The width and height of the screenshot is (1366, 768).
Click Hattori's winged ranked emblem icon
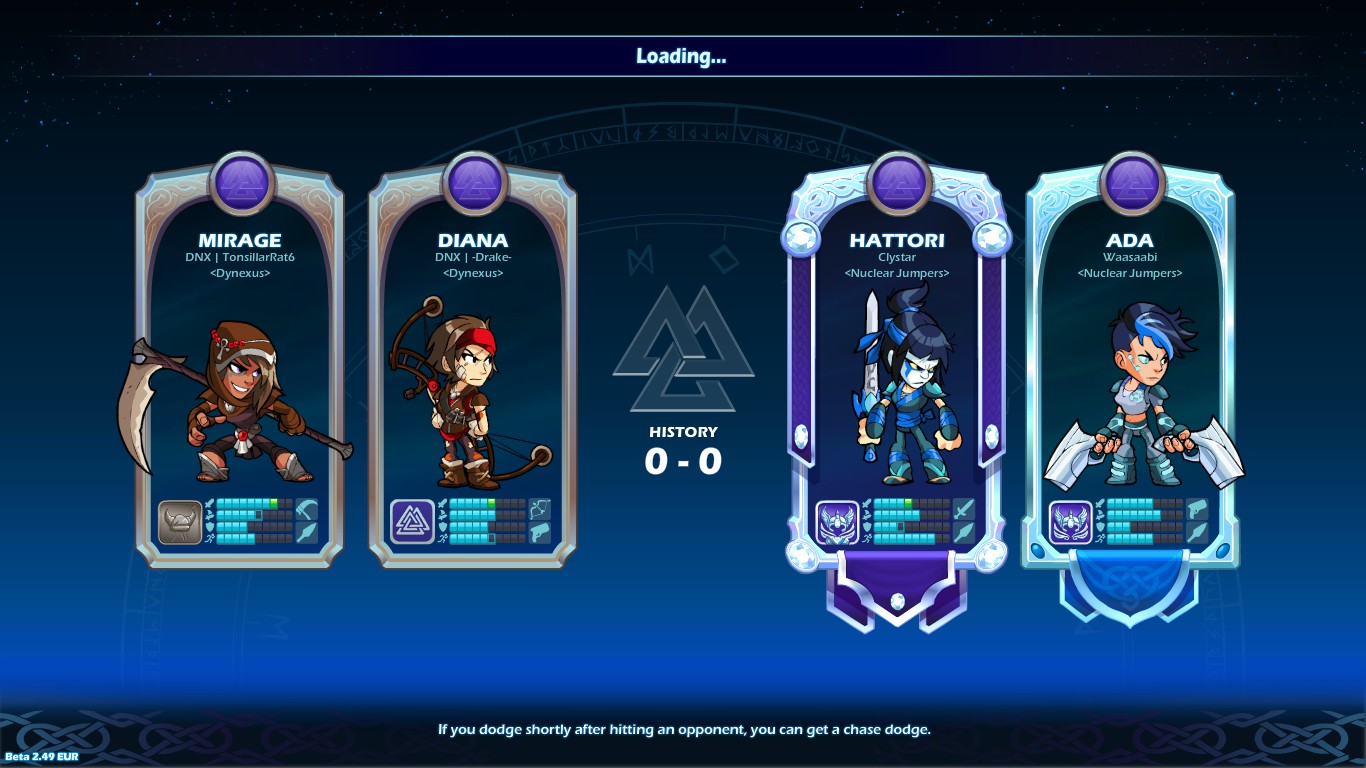coord(836,523)
